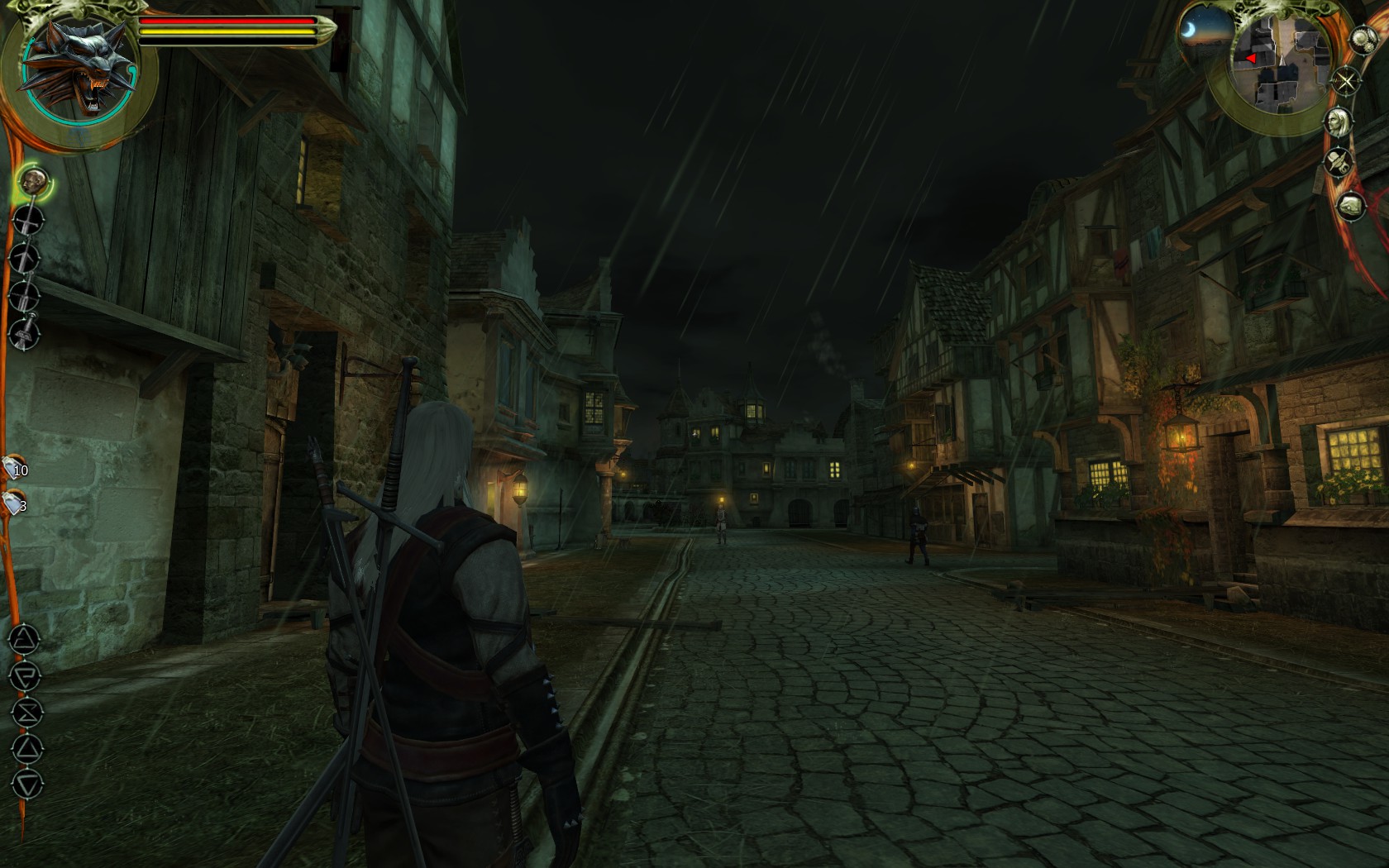The image size is (1389, 868).
Task: Activate the hourglass-shaped Yrden sign
Action: 26,712
